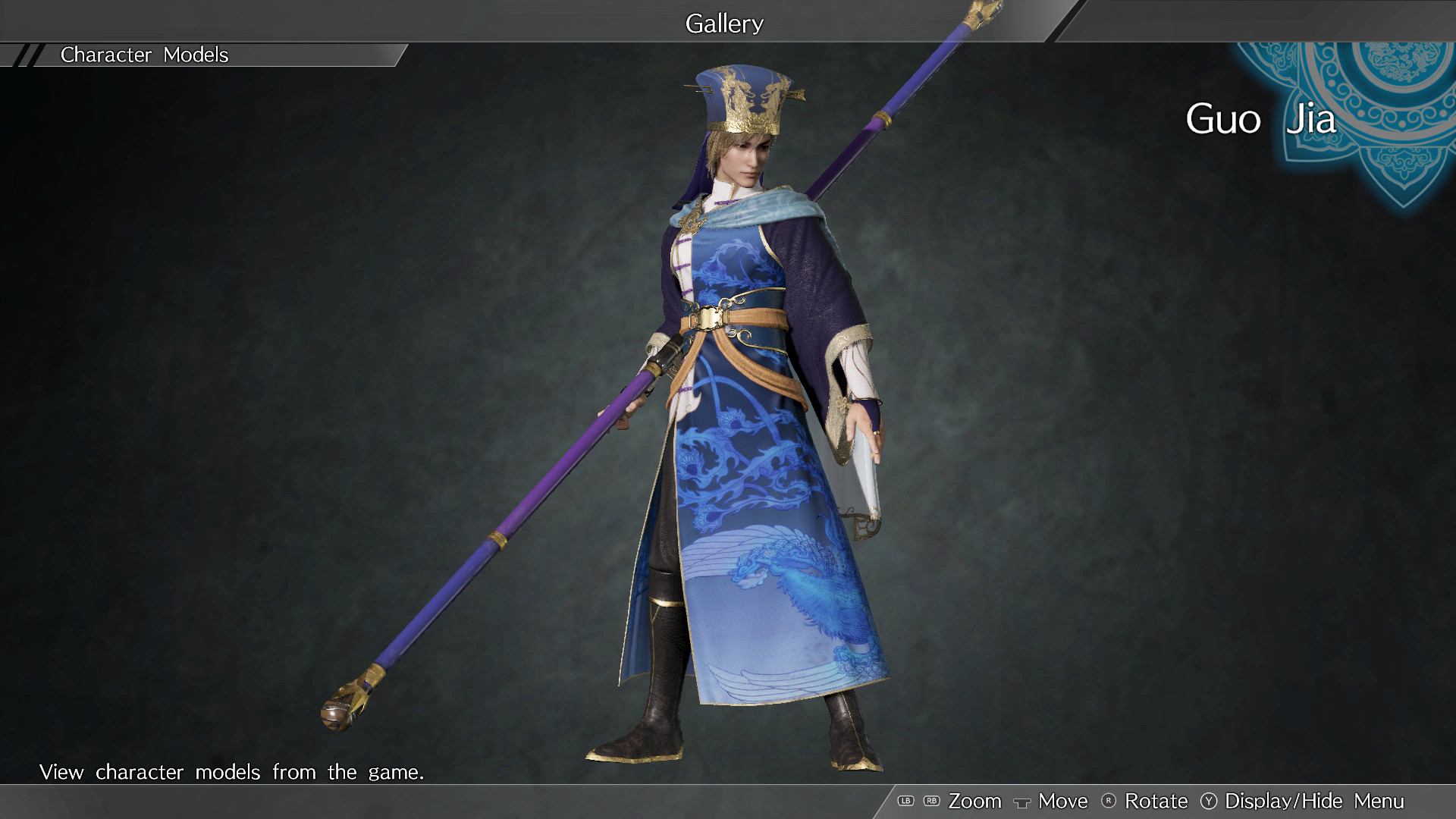Click the Y button prompt icon
This screenshot has height=819, width=1456.
click(1210, 801)
